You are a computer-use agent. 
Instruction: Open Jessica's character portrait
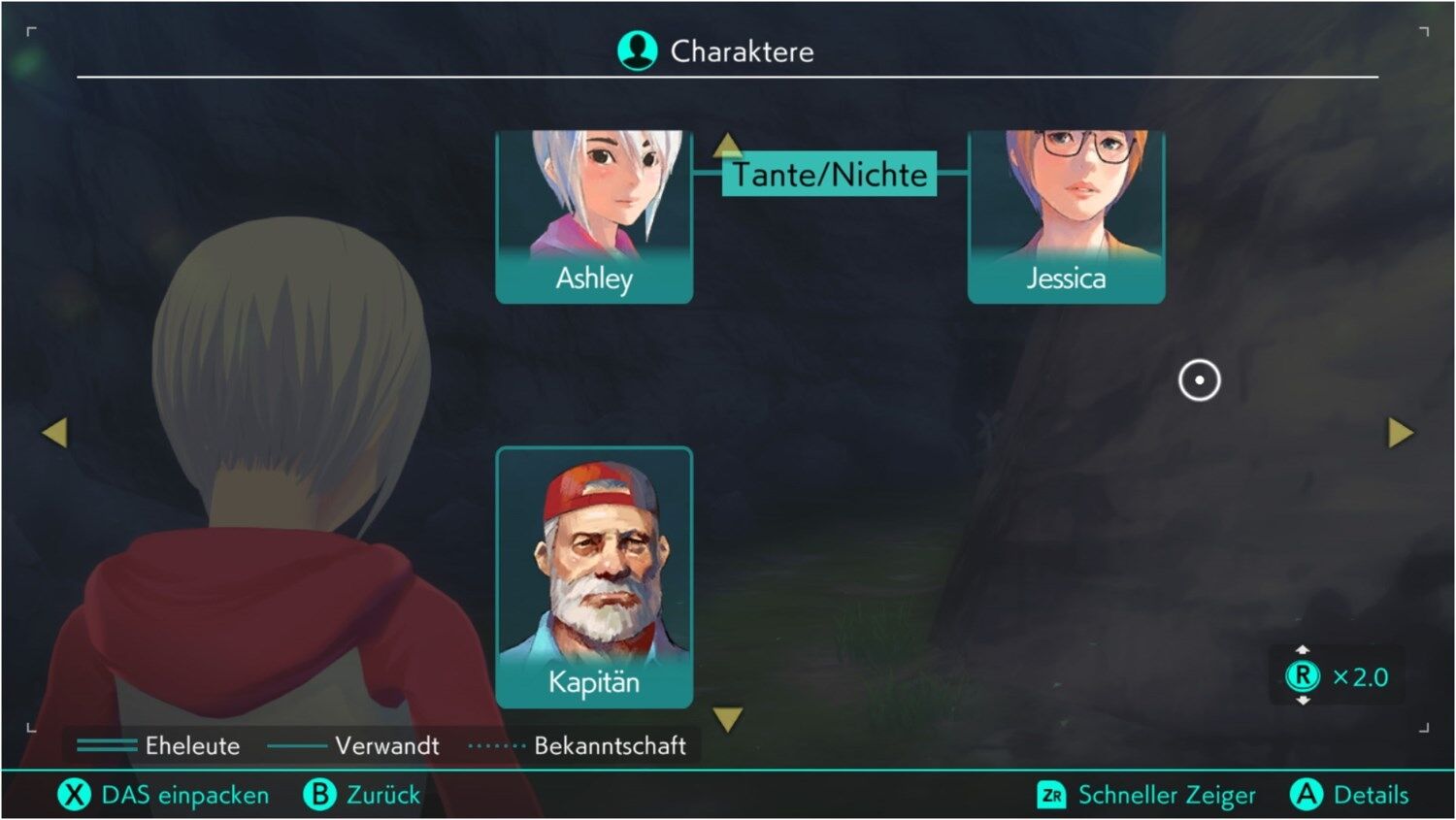coord(1066,216)
